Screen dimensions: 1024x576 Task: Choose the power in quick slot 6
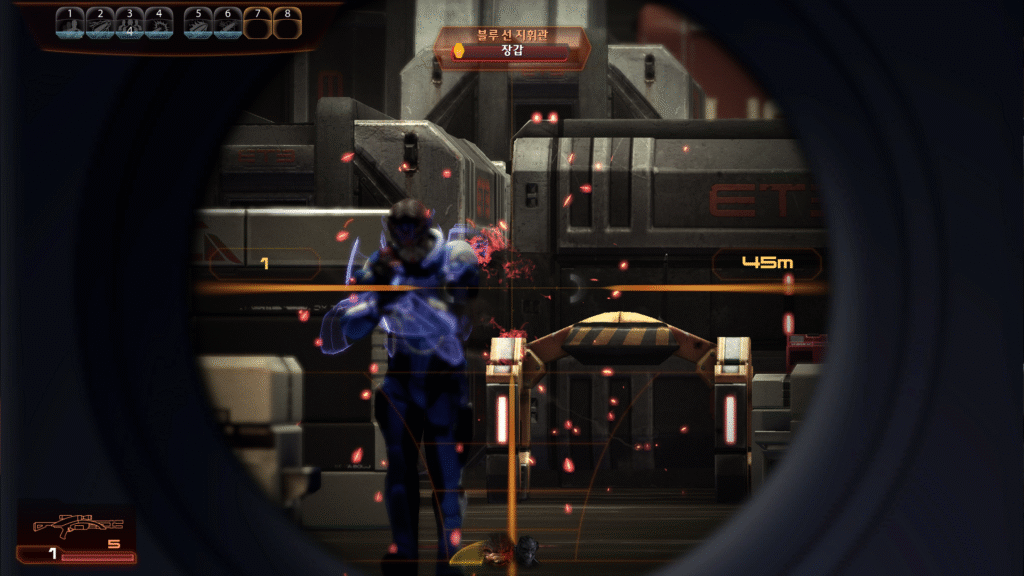228,23
